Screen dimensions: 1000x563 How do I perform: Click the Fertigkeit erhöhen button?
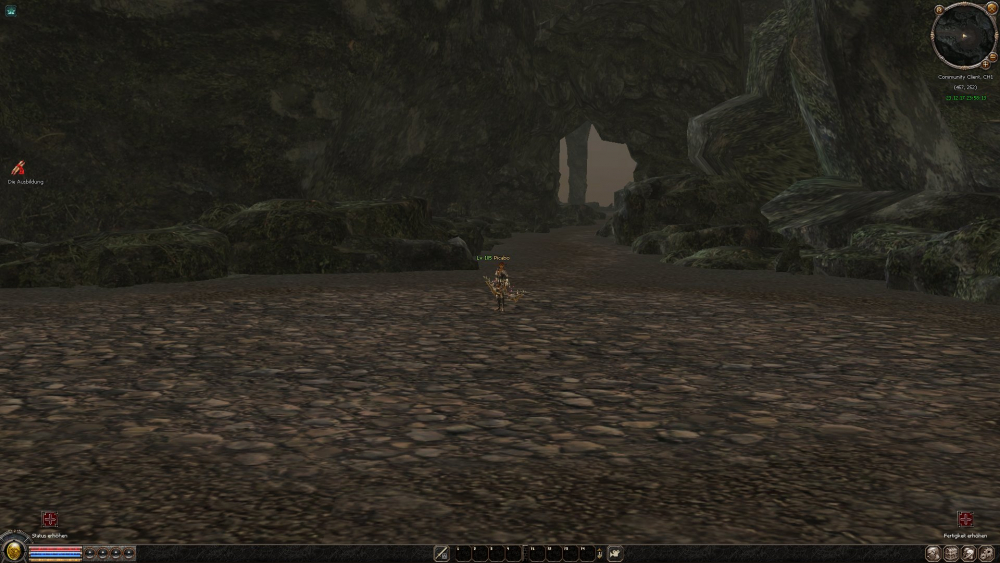(x=965, y=519)
